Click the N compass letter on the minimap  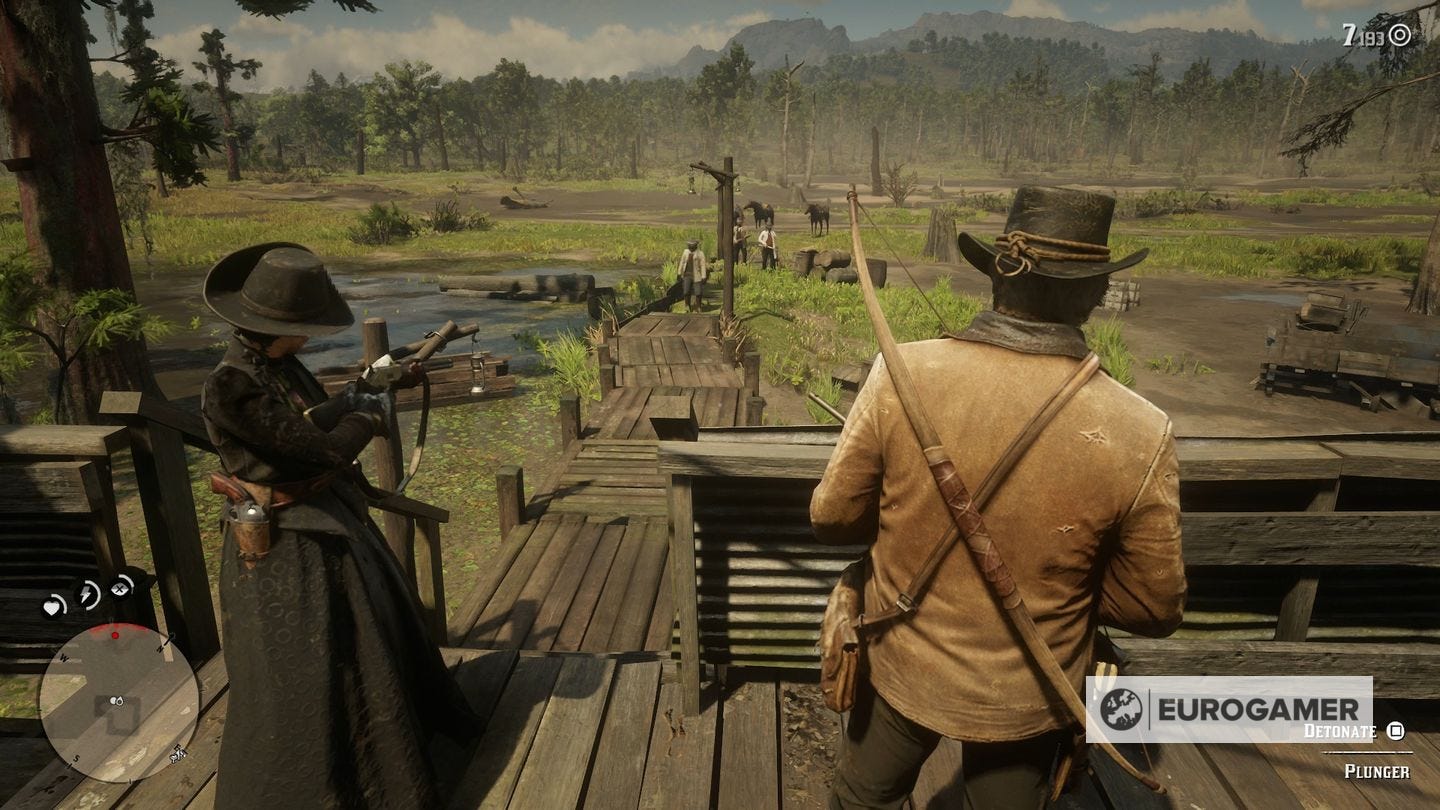pos(161,650)
